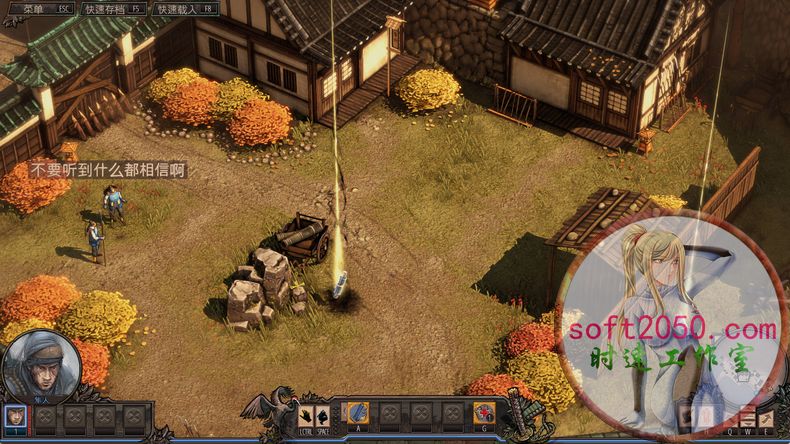Image resolution: width=790 pixels, height=444 pixels.
Task: Click the 快速载入 quick load button
Action: [x=184, y=8]
